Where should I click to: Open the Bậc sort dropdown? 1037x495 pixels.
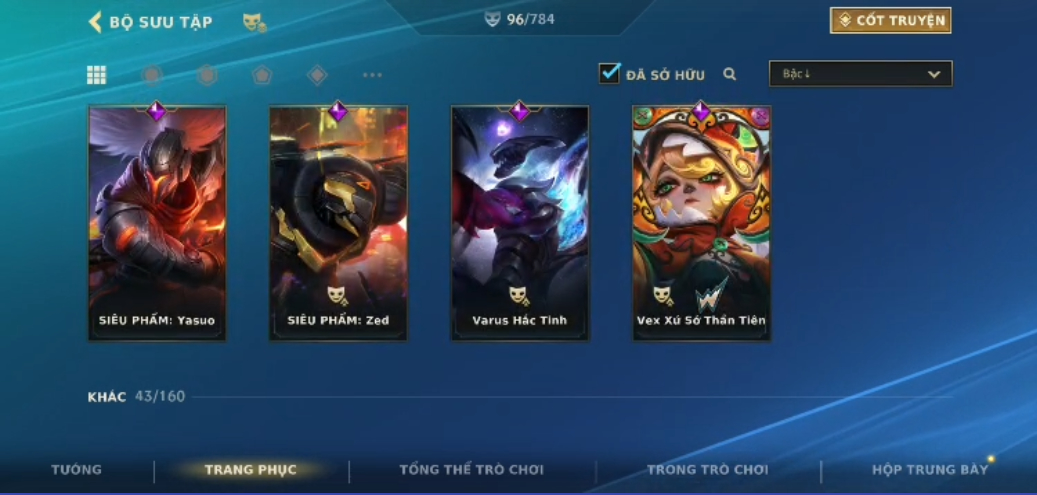coord(860,74)
